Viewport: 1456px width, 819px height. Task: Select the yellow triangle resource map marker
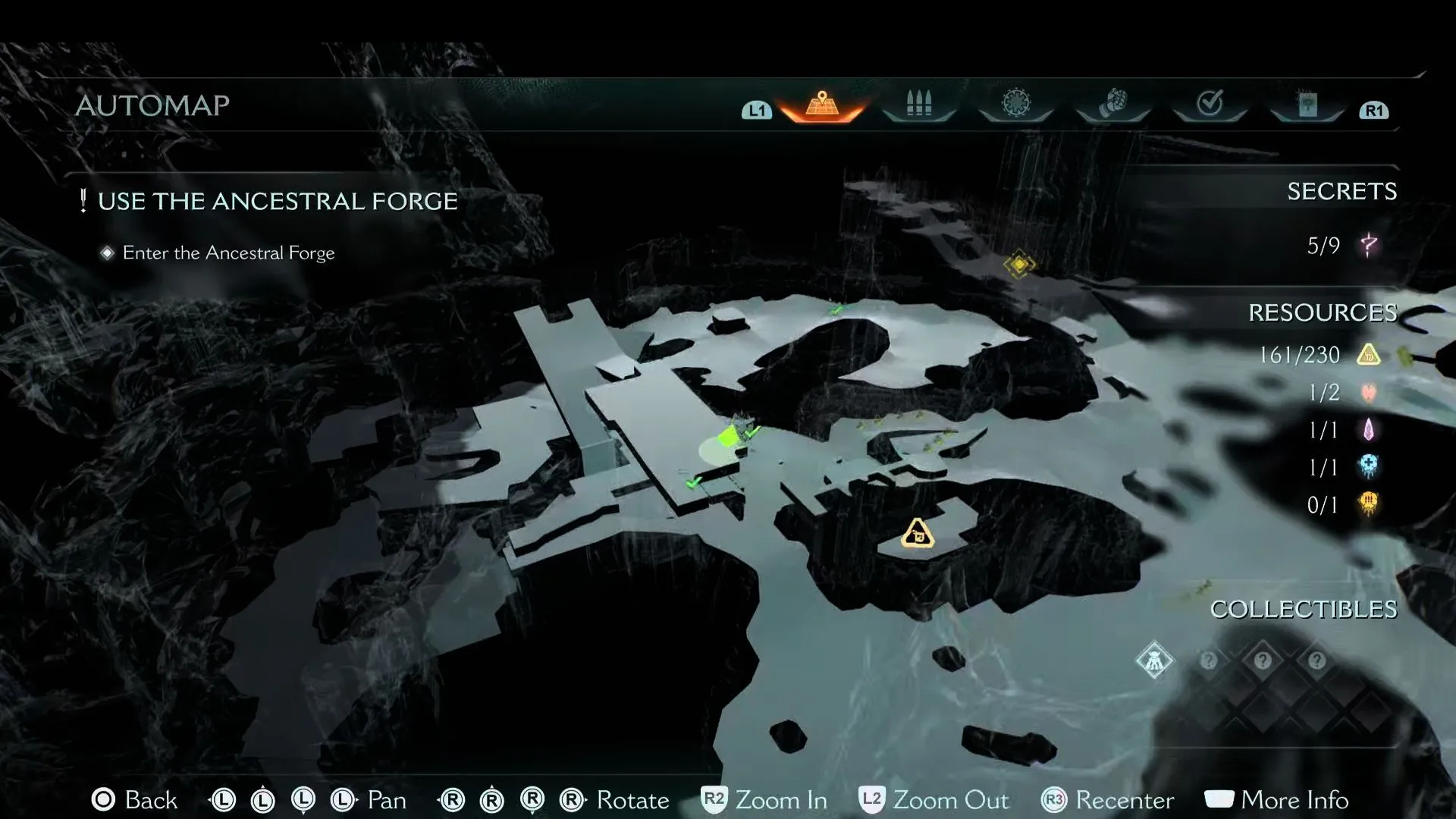click(x=918, y=534)
